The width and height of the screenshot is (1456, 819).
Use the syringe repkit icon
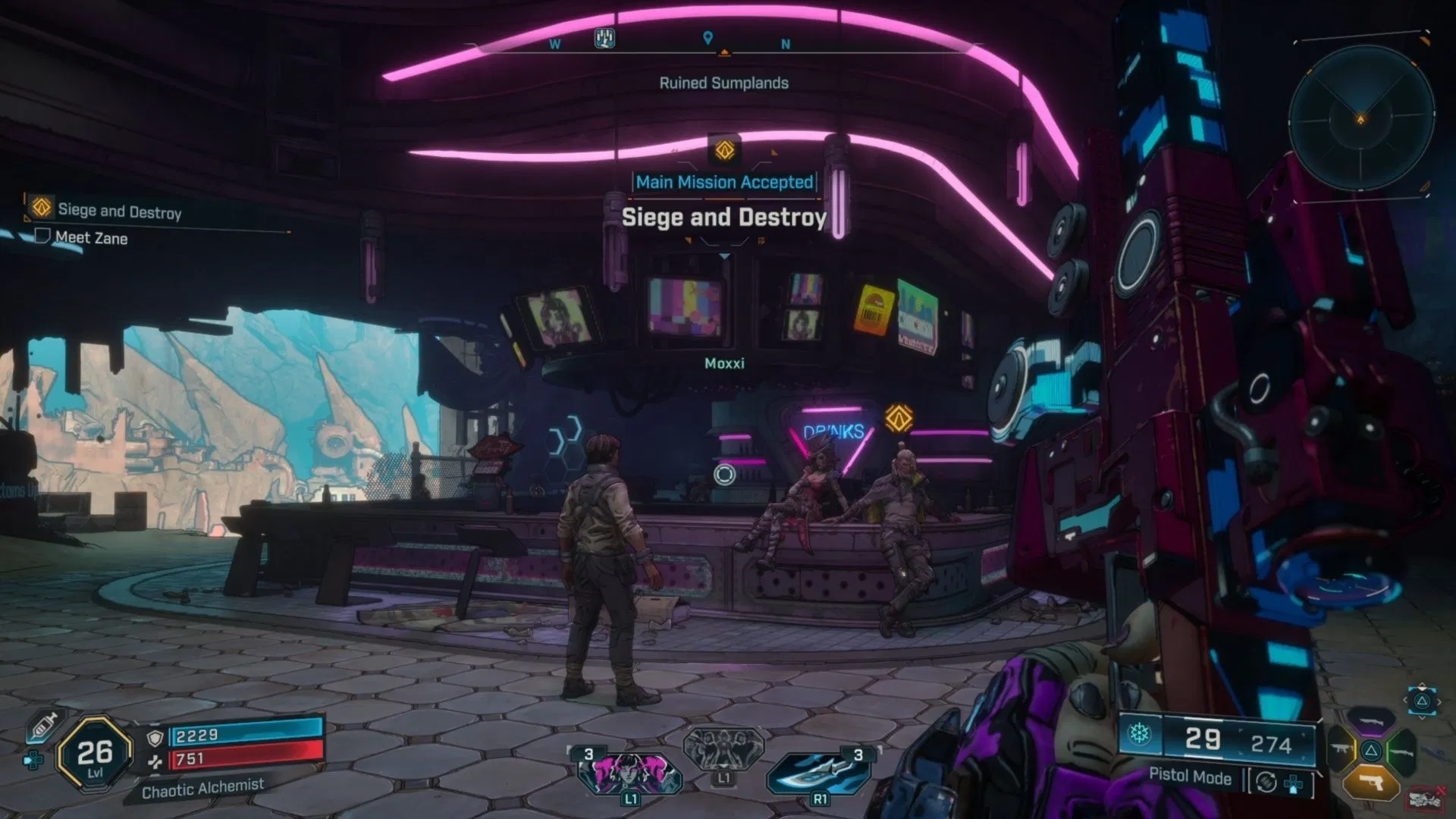[44, 726]
